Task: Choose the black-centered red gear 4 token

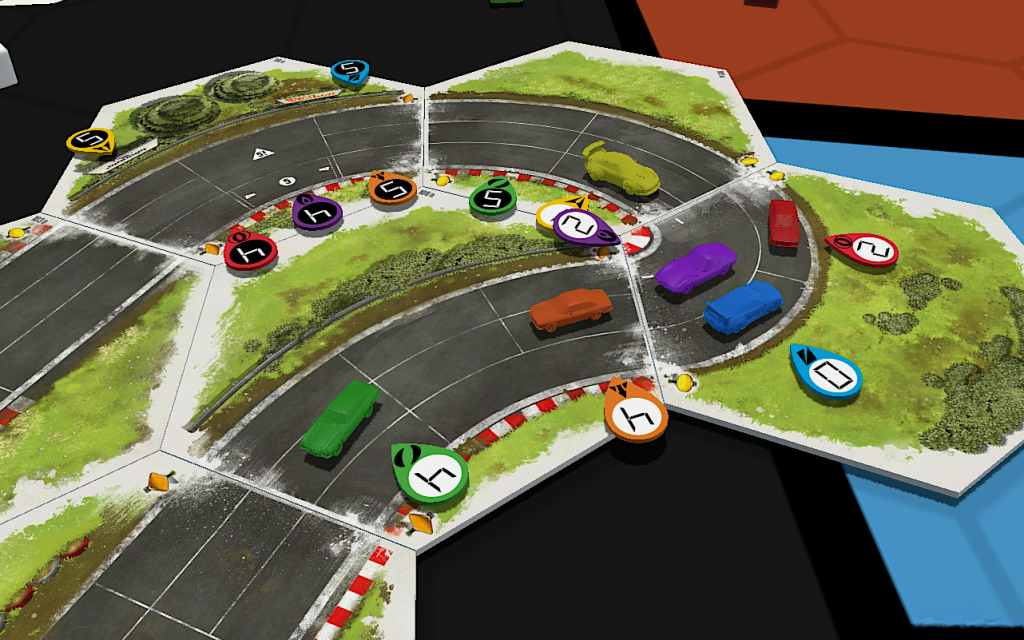Action: (x=251, y=252)
